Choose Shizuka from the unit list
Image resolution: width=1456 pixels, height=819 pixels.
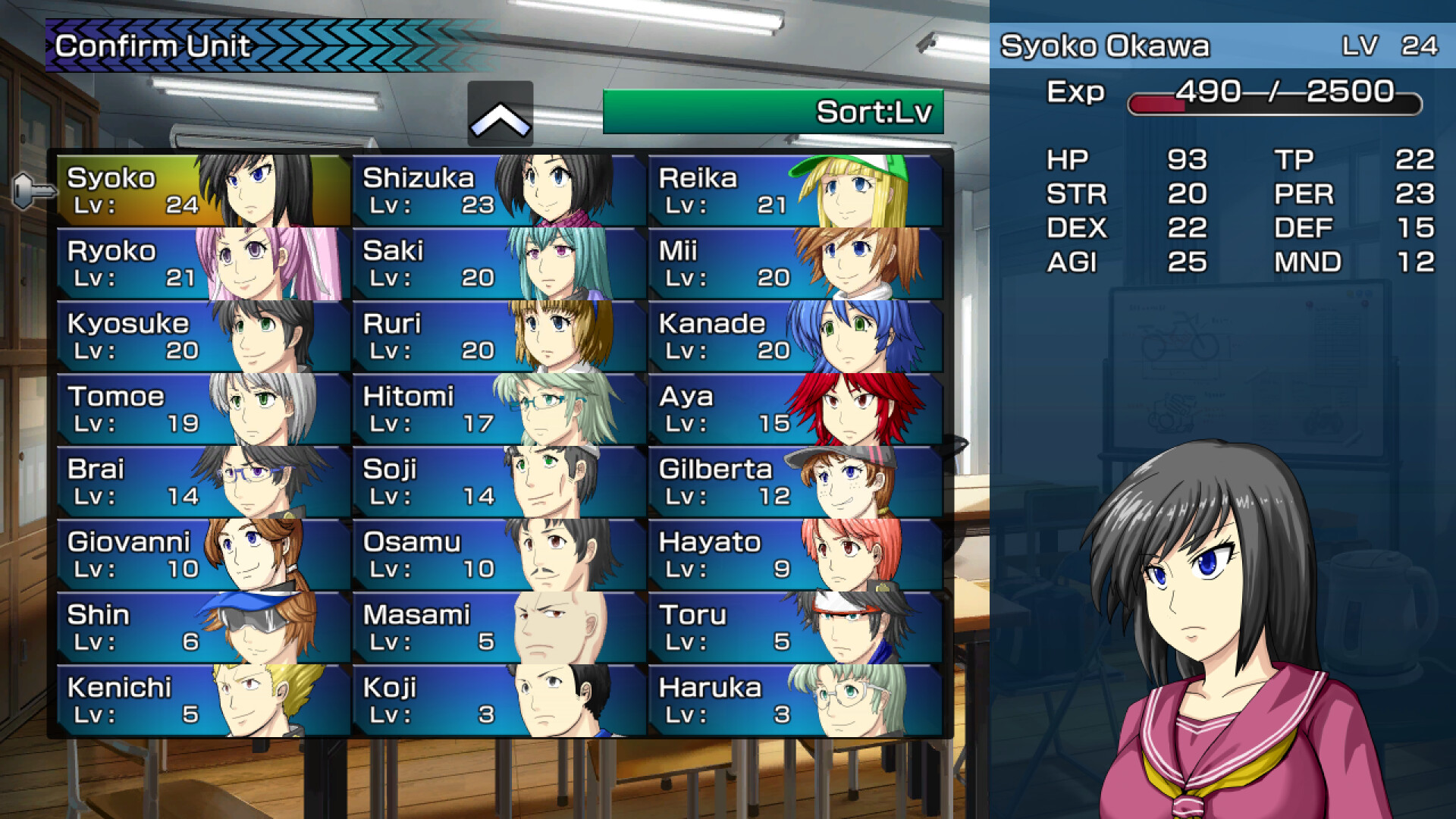[x=499, y=191]
